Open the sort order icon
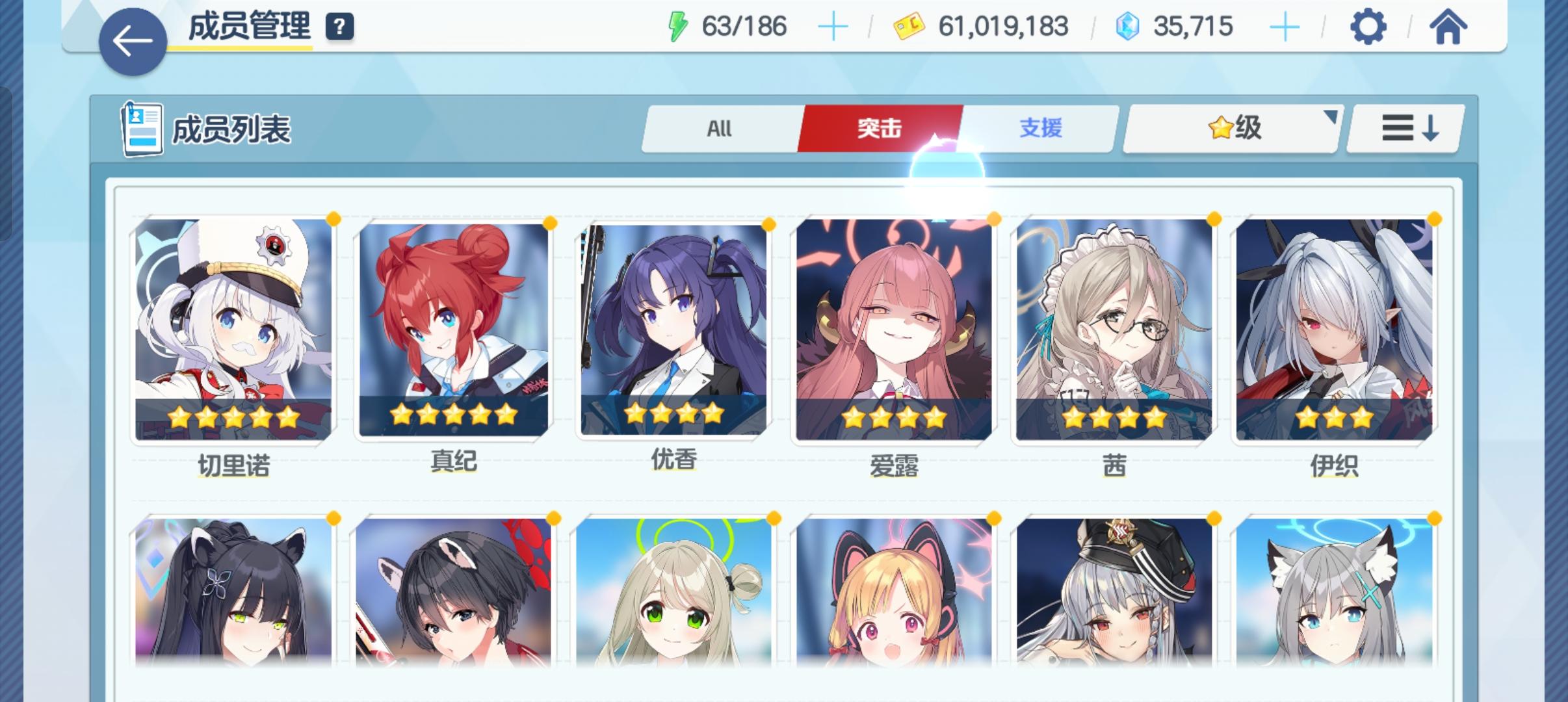The width and height of the screenshot is (1568, 702). pyautogui.click(x=1404, y=128)
